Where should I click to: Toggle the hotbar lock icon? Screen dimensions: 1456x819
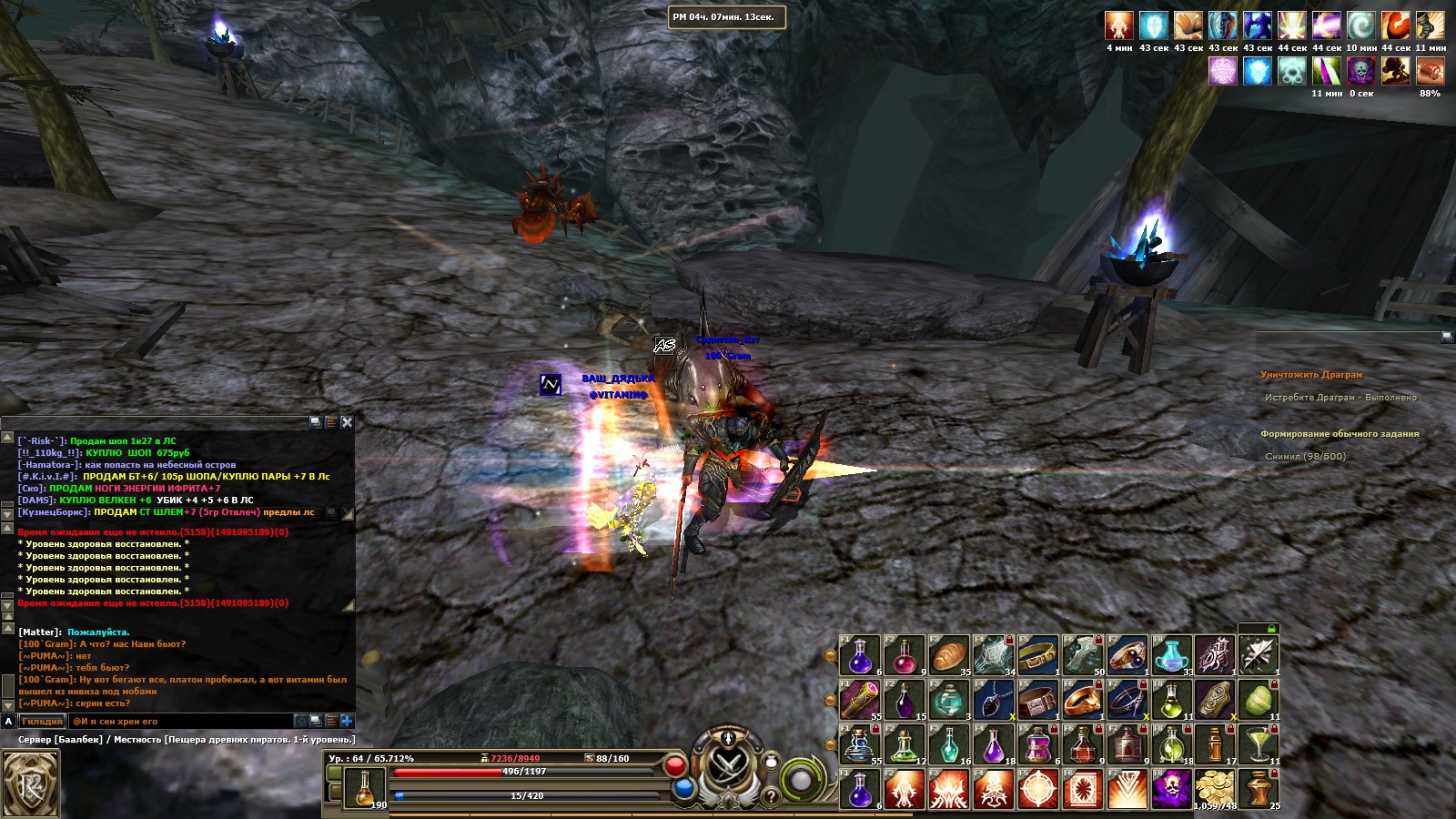[1271, 628]
